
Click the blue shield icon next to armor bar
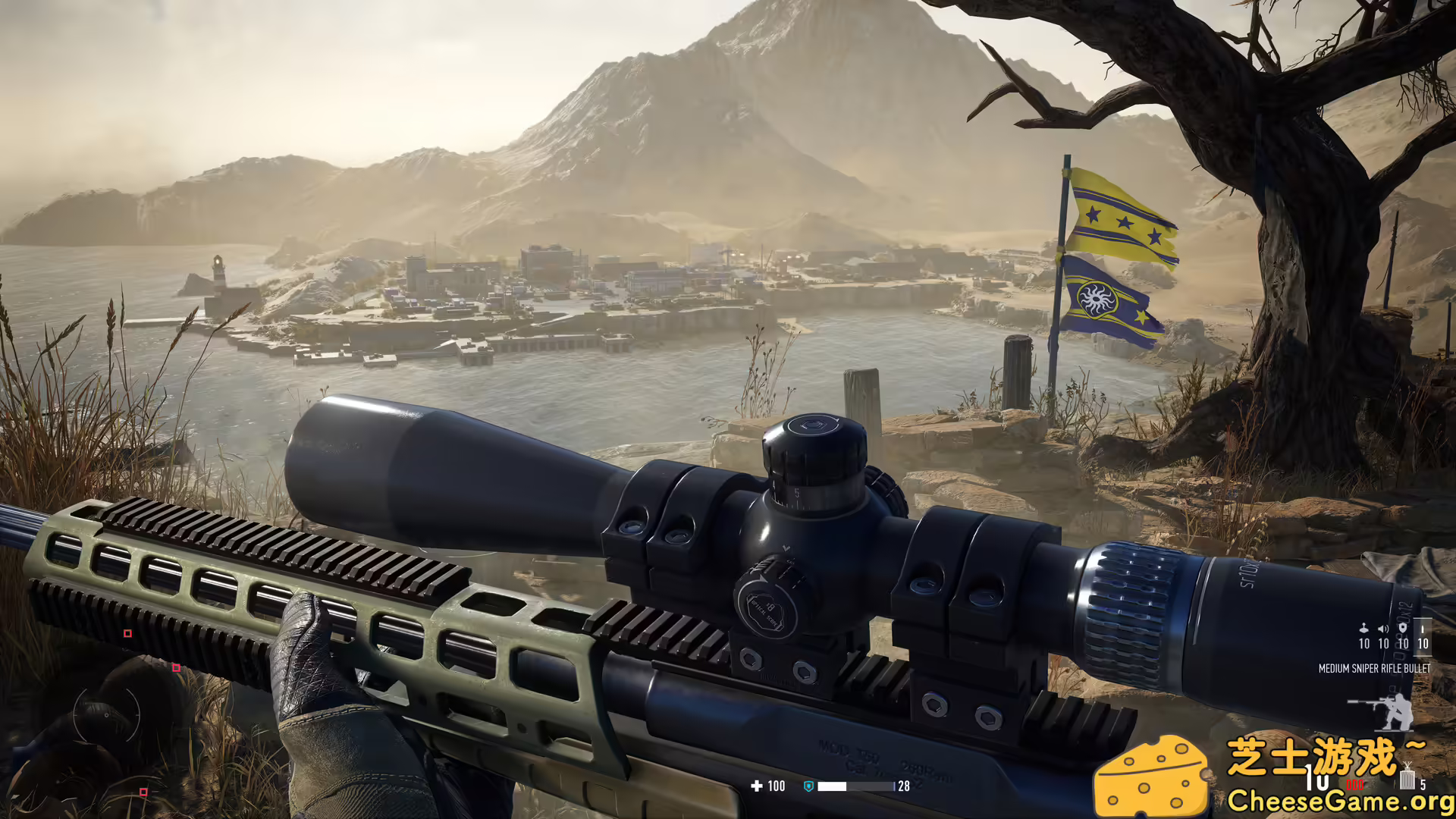point(809,786)
